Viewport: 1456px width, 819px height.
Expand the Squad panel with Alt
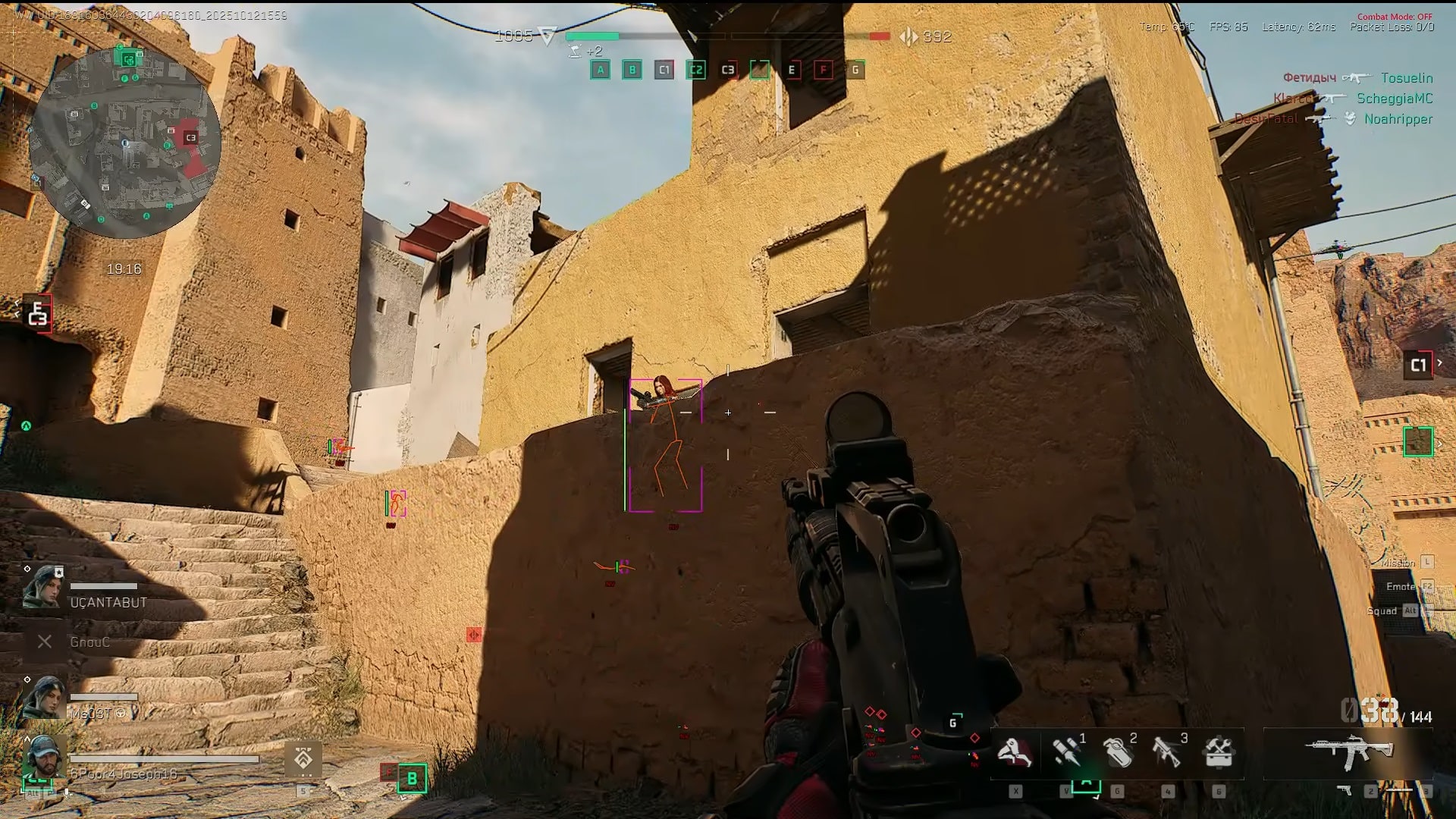(x=1394, y=610)
